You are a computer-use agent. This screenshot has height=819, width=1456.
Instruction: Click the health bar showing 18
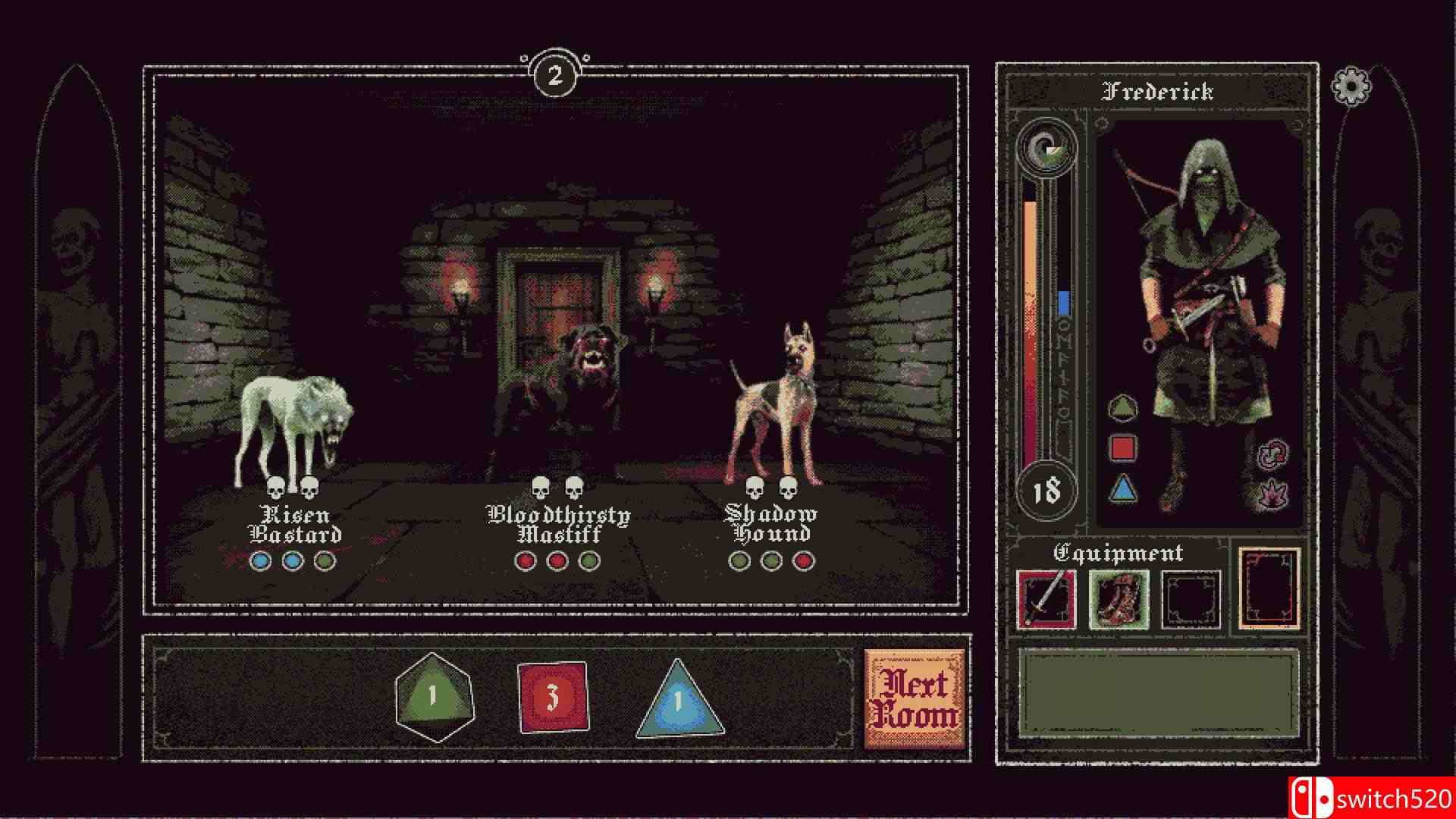1045,489
